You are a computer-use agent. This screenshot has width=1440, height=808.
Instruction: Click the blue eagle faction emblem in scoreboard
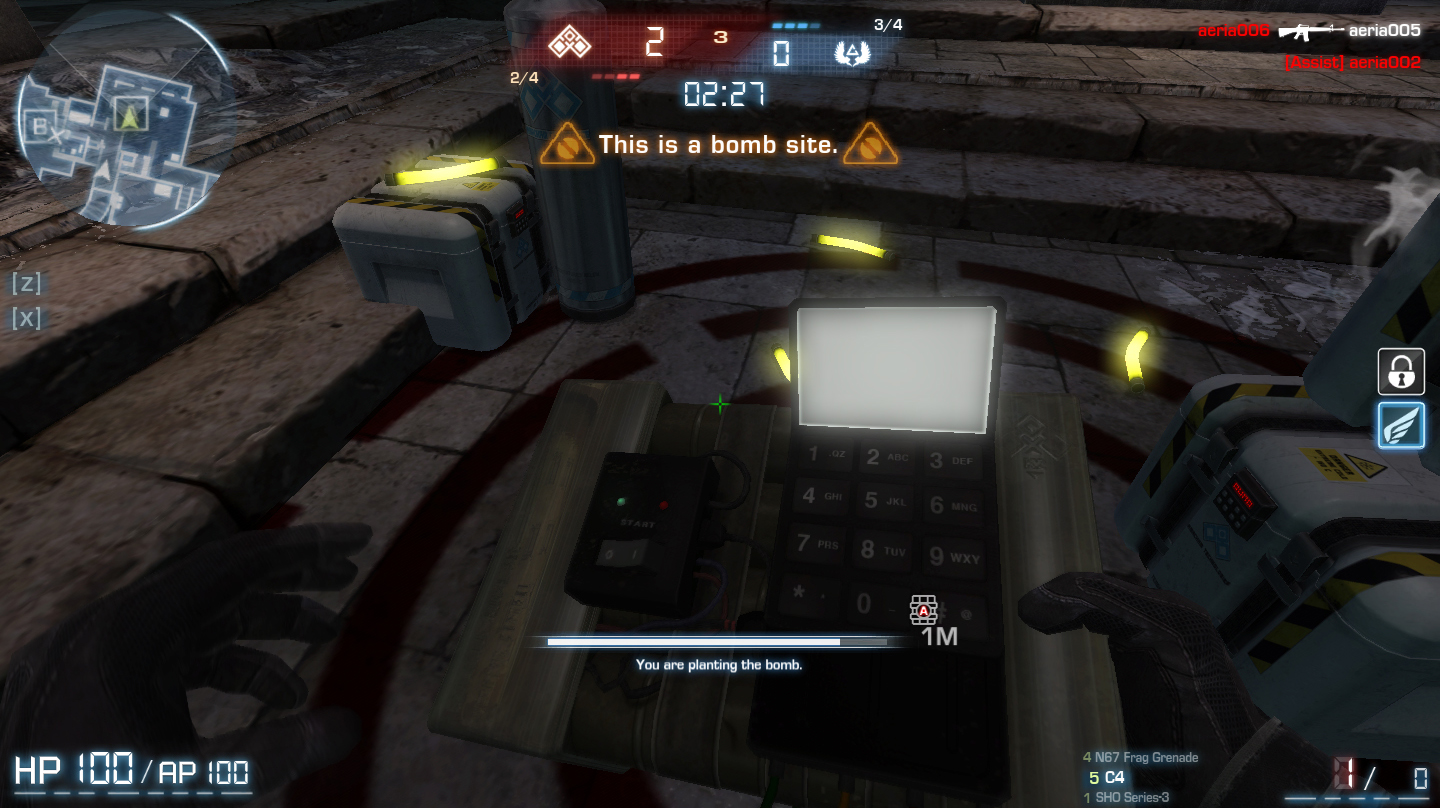pos(851,54)
